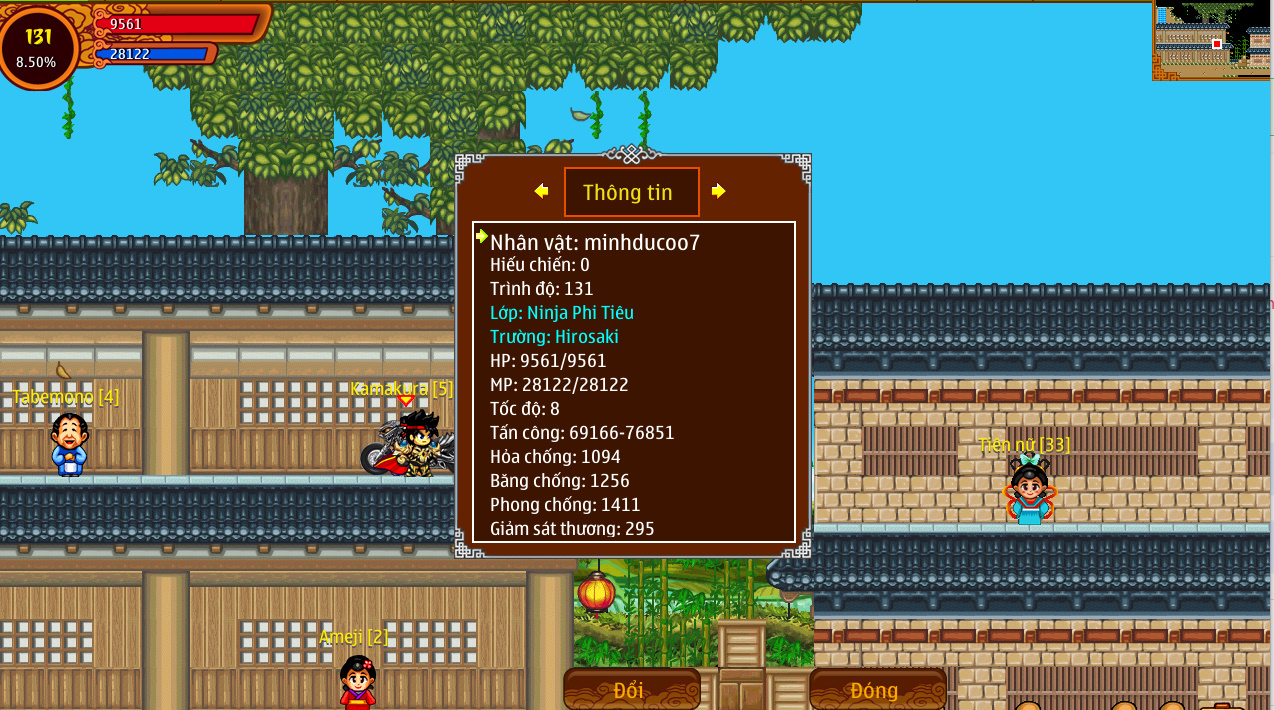Click the Đổi button
Image resolution: width=1274 pixels, height=710 pixels.
631,689
